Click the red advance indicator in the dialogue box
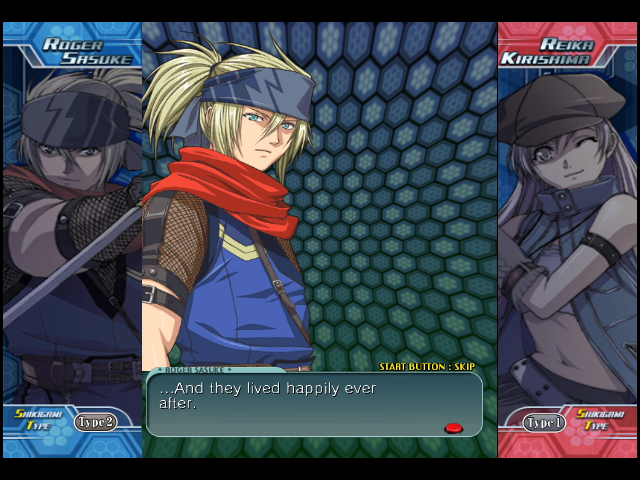The height and width of the screenshot is (480, 640). (453, 428)
